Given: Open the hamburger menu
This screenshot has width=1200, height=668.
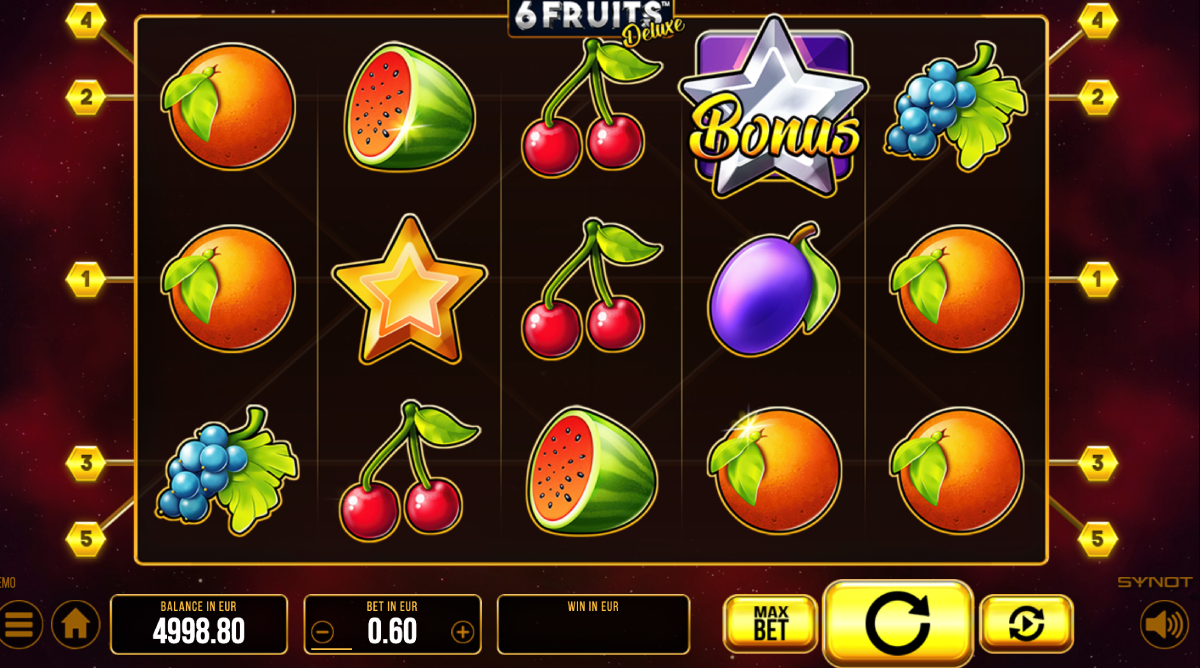Looking at the screenshot, I should click(x=19, y=625).
